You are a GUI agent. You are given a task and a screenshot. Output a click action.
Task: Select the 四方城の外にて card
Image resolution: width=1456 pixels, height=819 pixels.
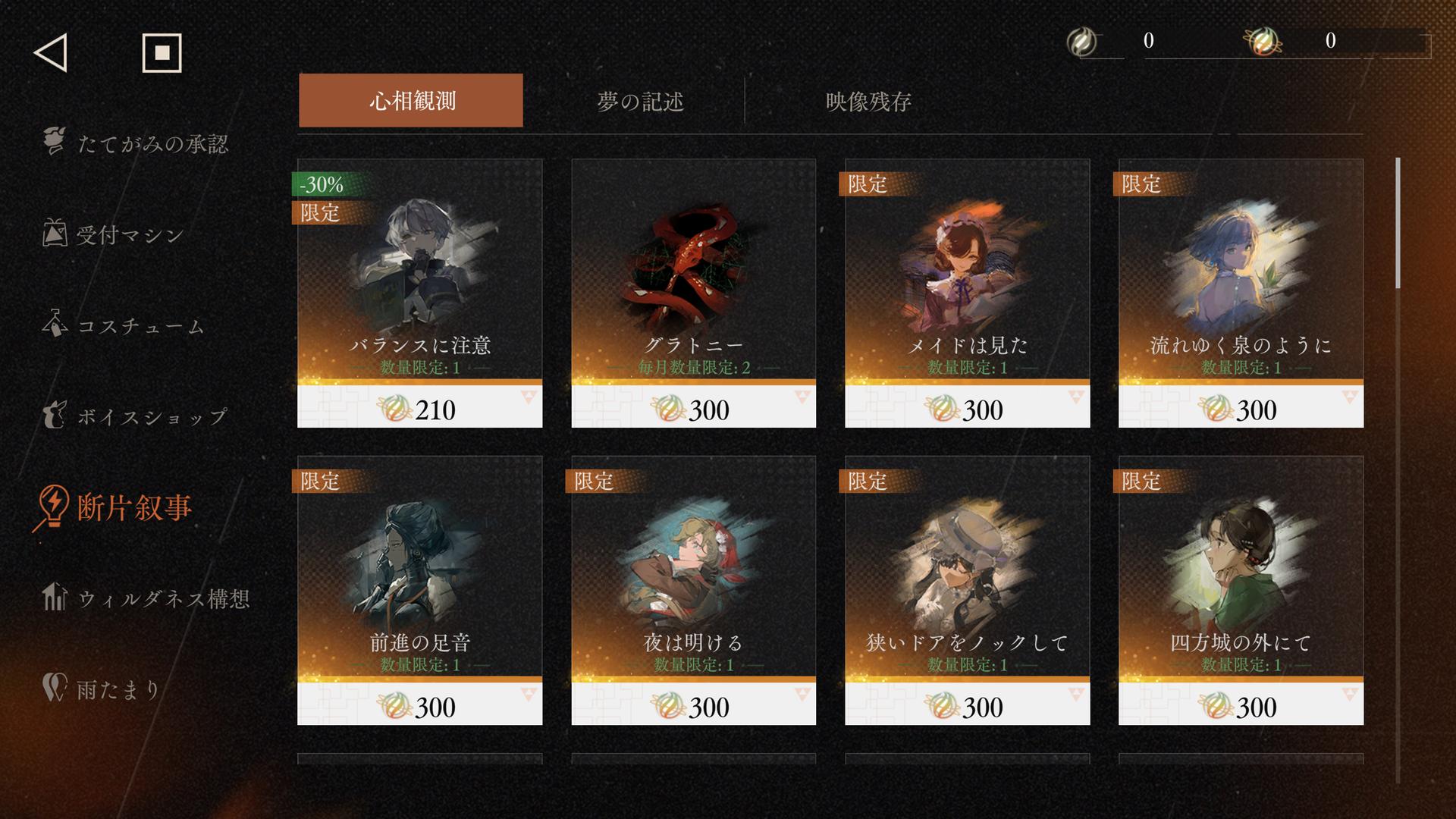click(1241, 590)
